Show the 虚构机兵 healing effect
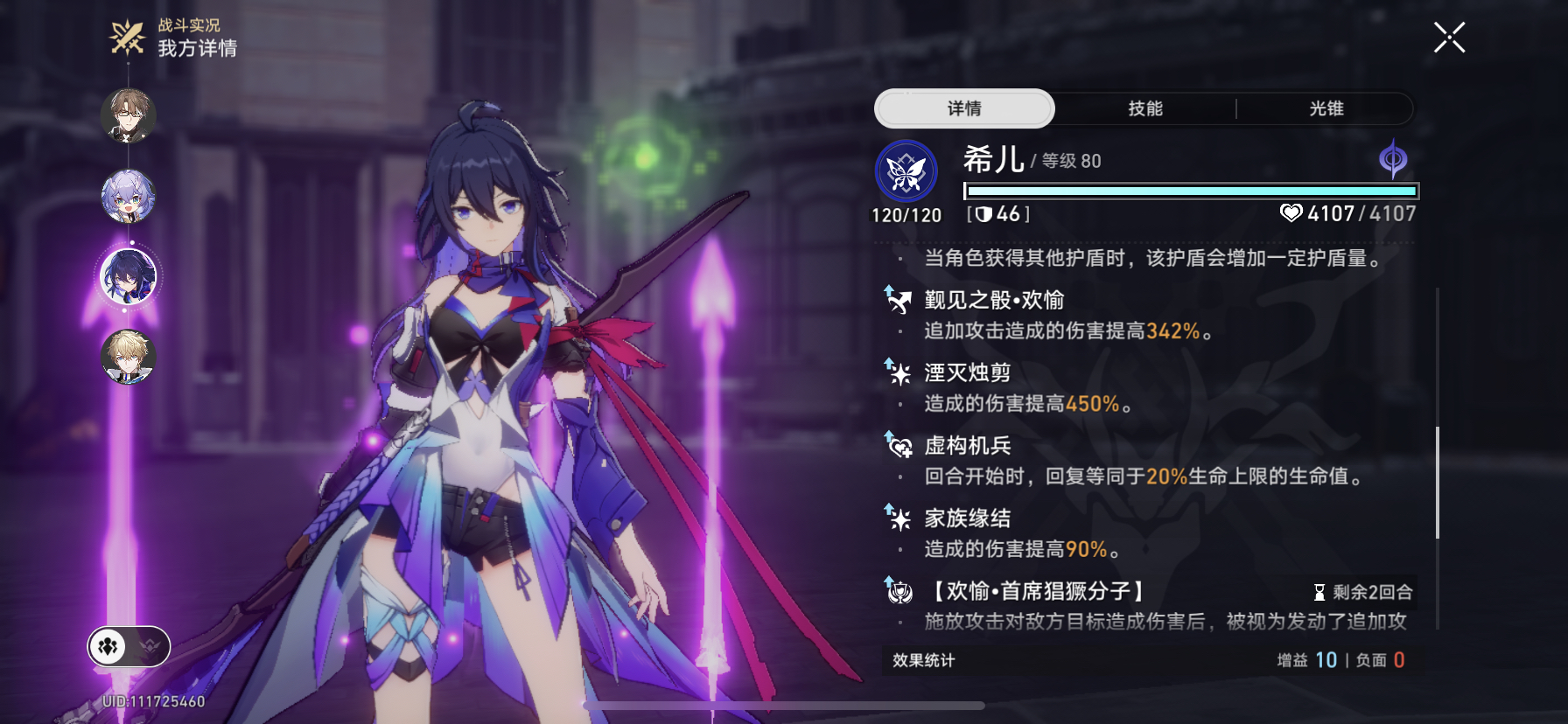Image resolution: width=1568 pixels, height=724 pixels. [967, 446]
